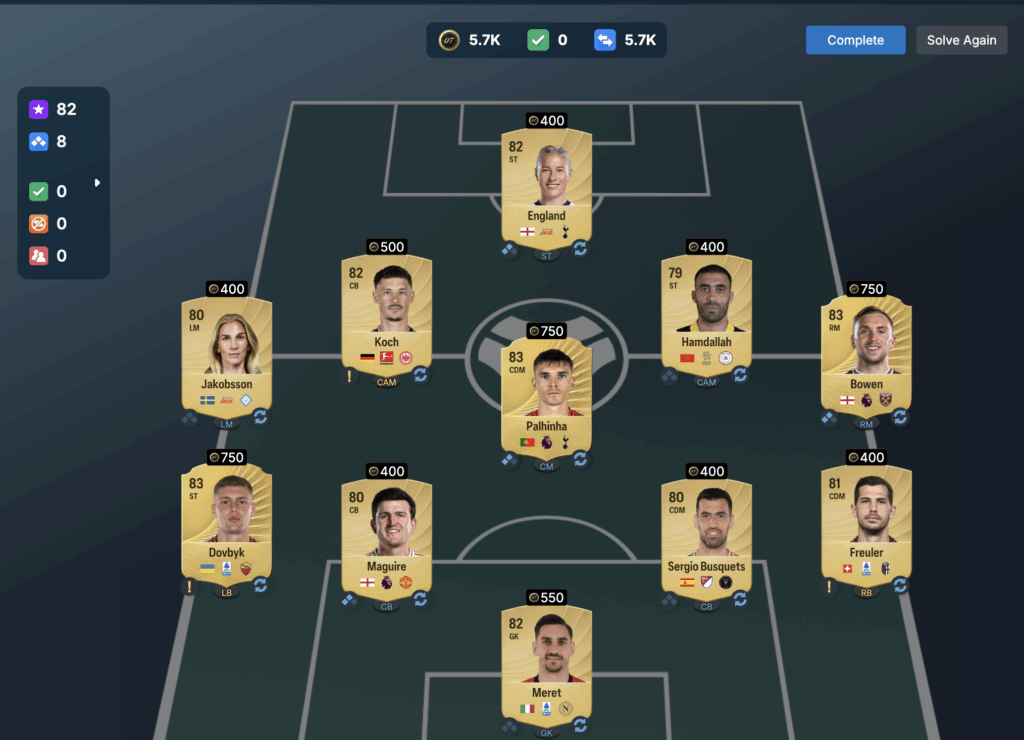Hit the Solve Again button
1024x740 pixels.
(x=961, y=40)
